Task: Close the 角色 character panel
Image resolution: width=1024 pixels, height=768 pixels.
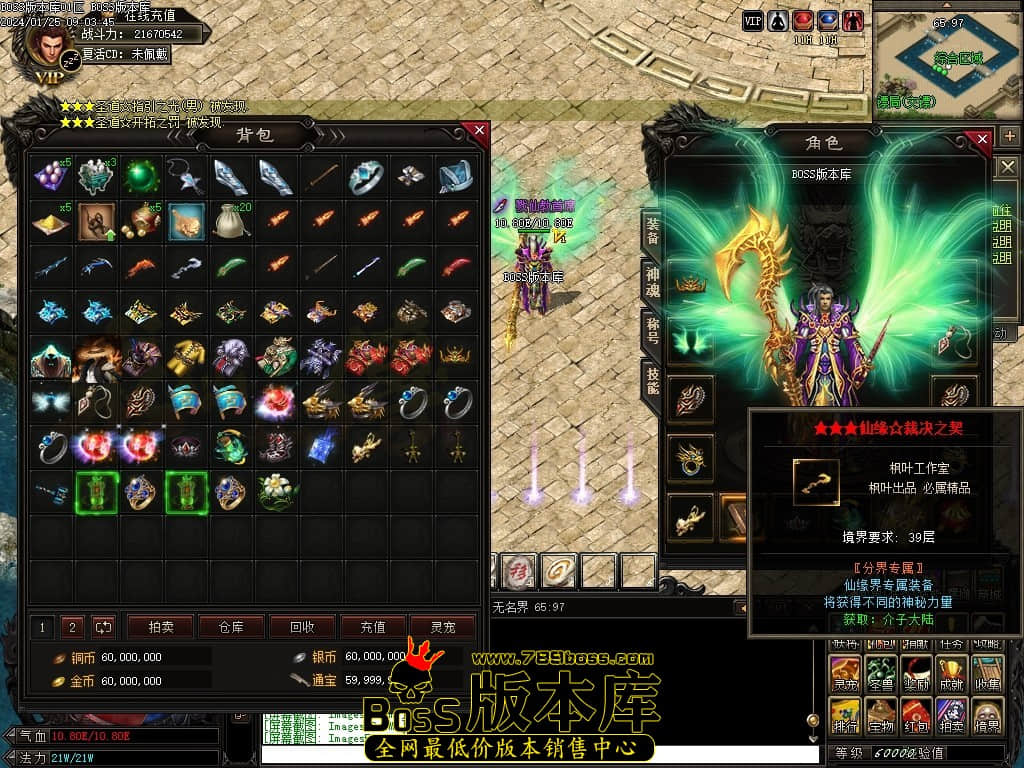Action: (x=983, y=138)
